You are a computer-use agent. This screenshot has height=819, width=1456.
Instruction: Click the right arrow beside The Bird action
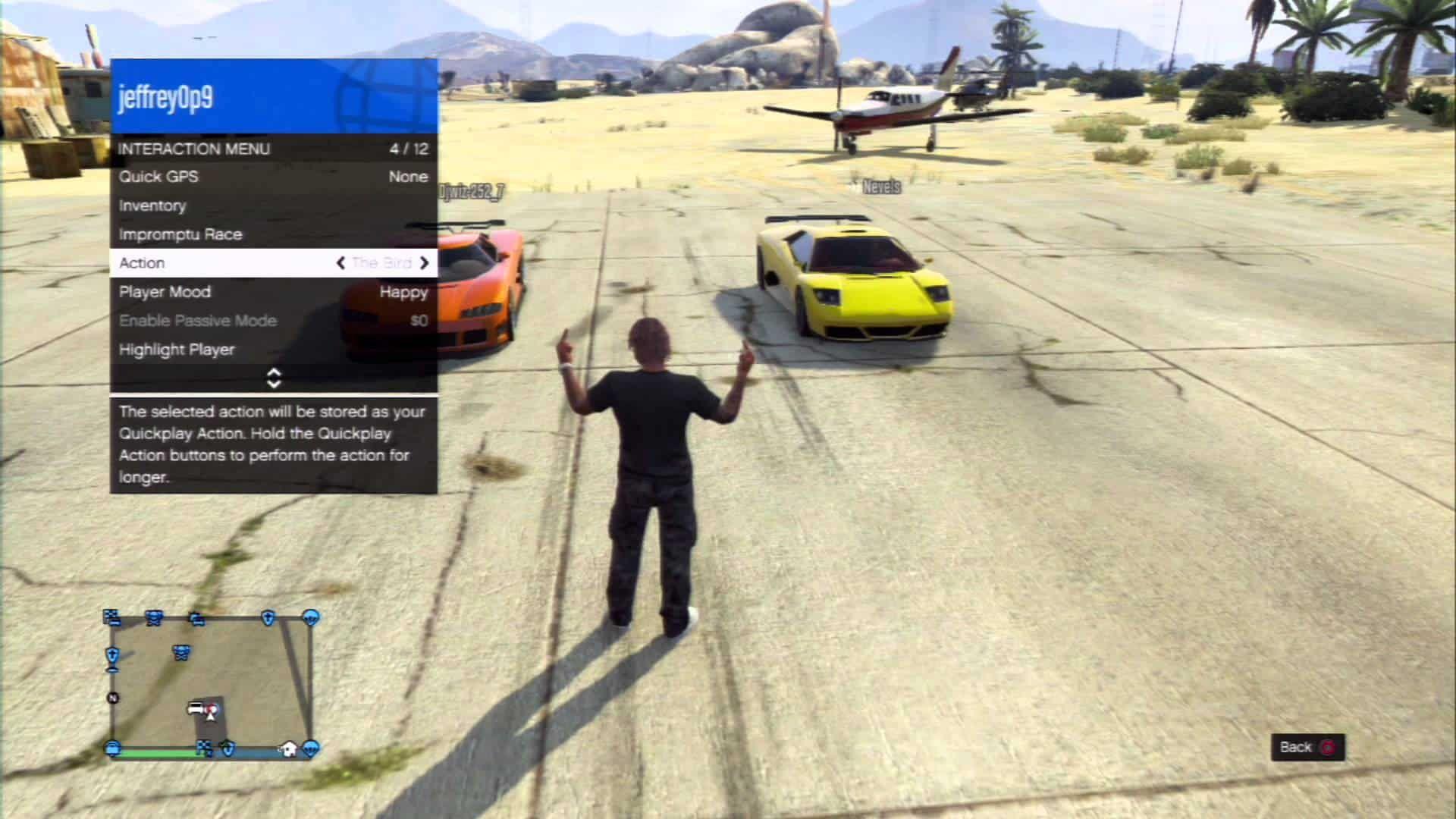(x=425, y=262)
